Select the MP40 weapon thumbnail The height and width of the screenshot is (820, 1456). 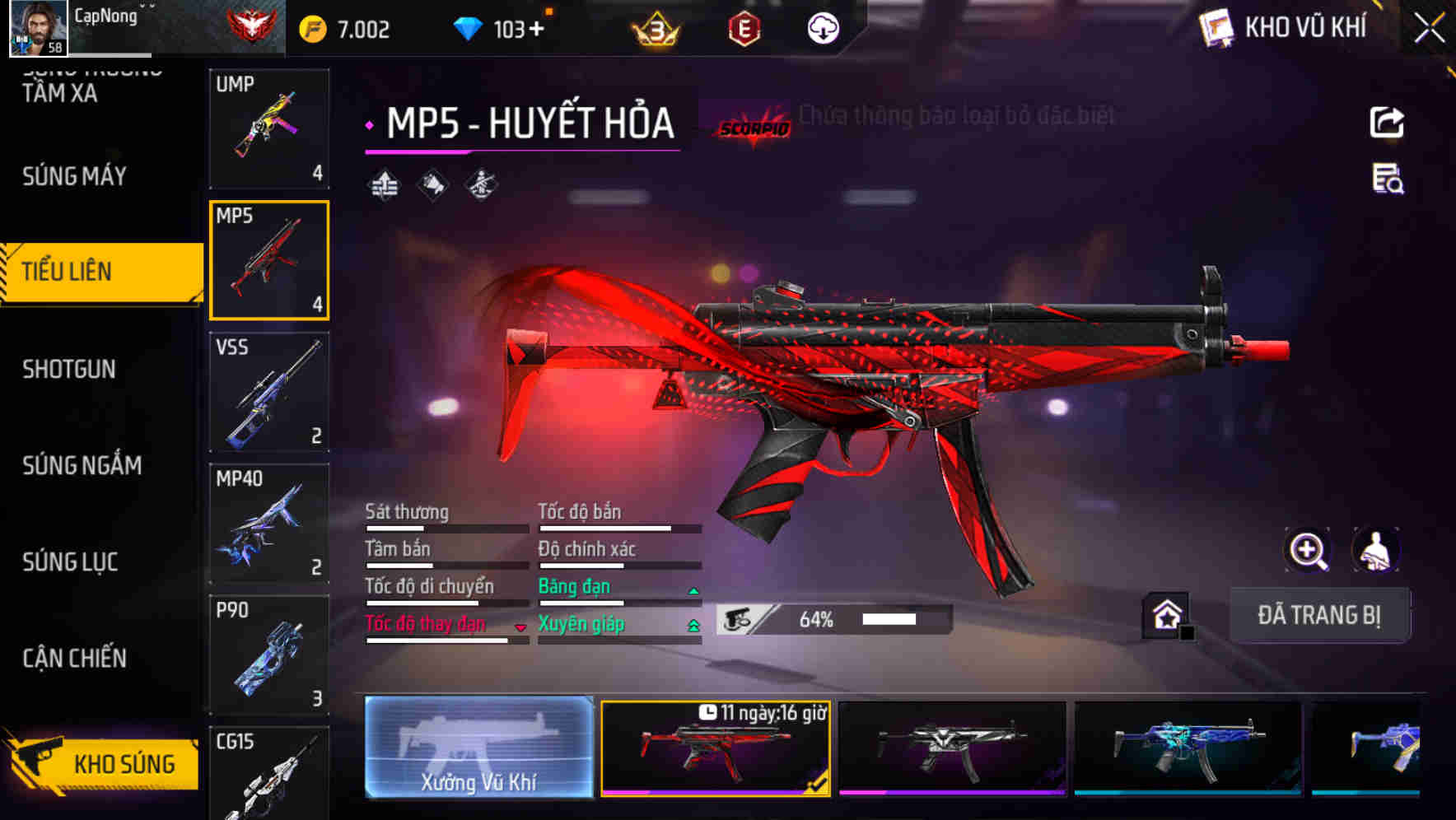click(268, 524)
